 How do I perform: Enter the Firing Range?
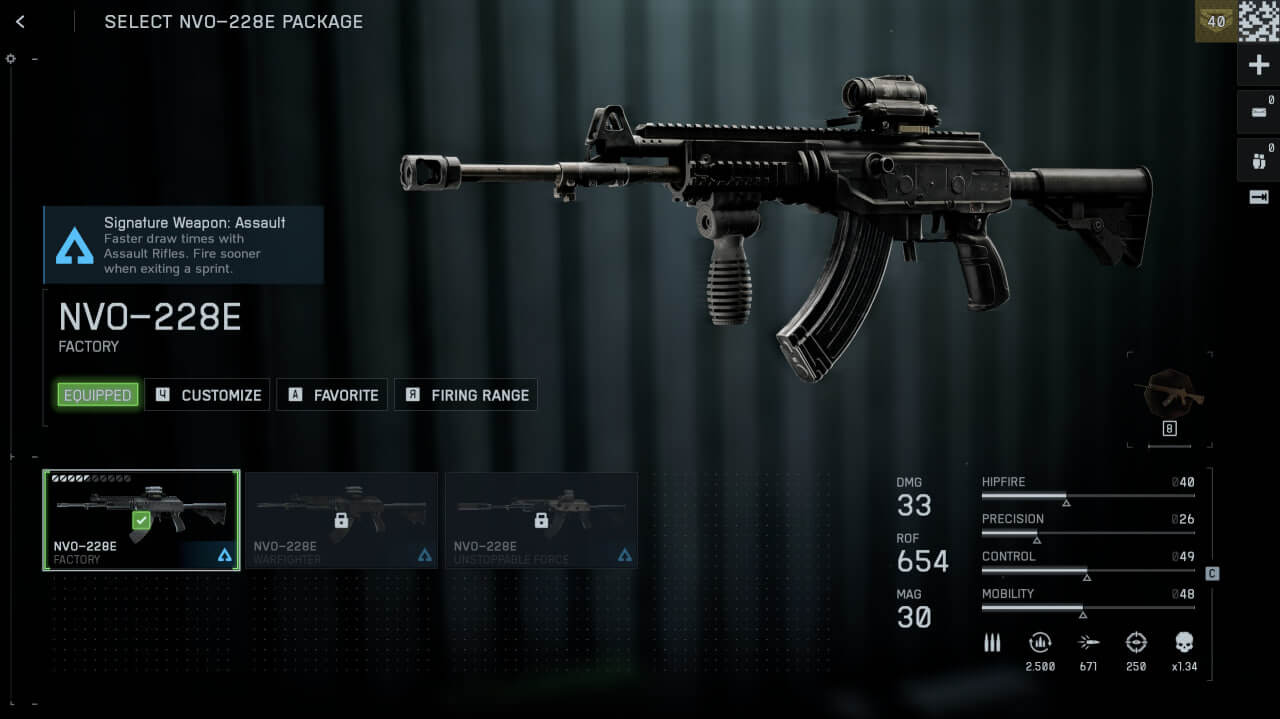click(x=466, y=395)
